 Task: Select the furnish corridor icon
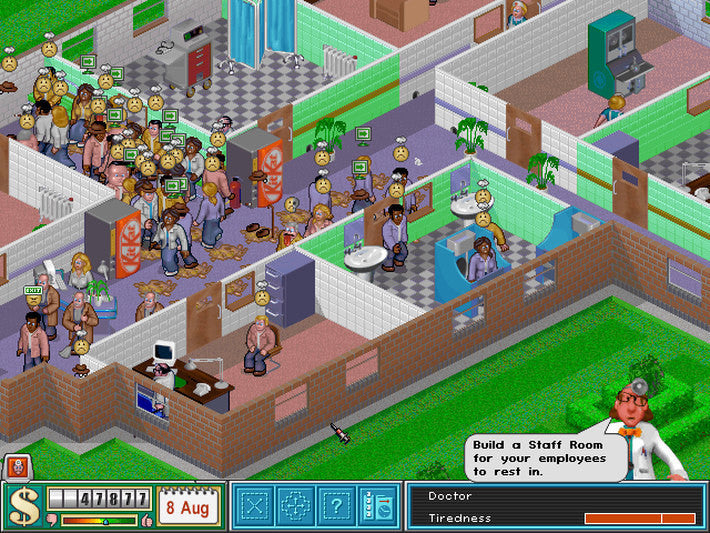tap(296, 506)
